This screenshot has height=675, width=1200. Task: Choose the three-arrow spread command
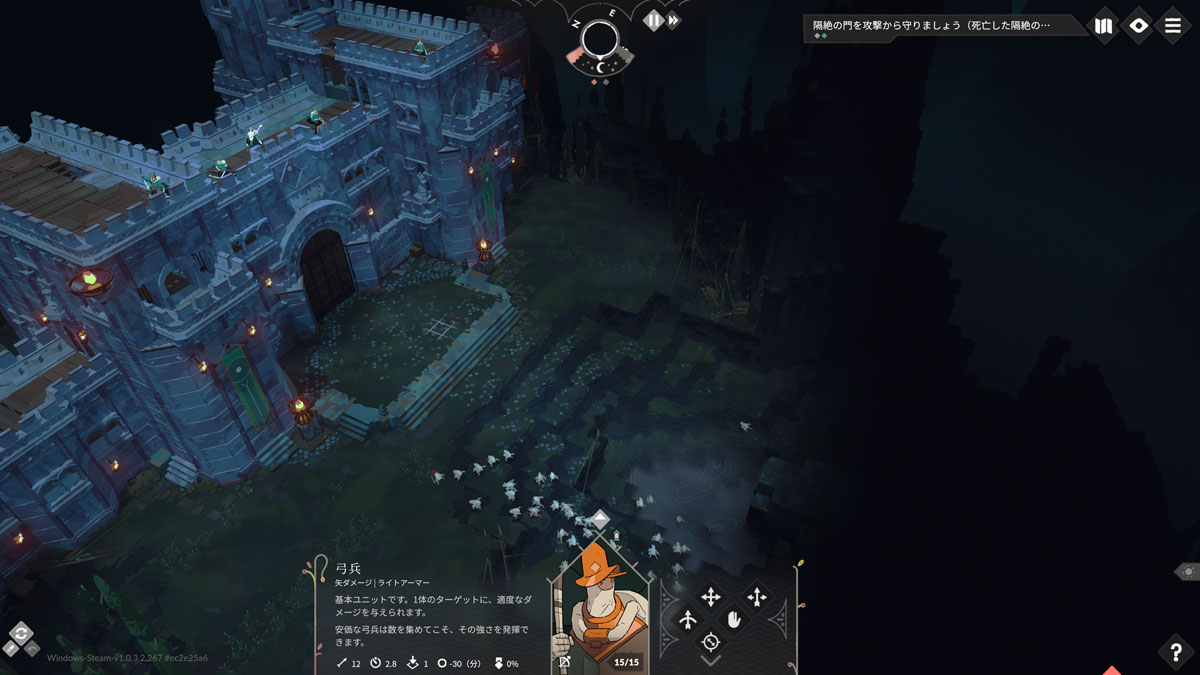[x=757, y=597]
